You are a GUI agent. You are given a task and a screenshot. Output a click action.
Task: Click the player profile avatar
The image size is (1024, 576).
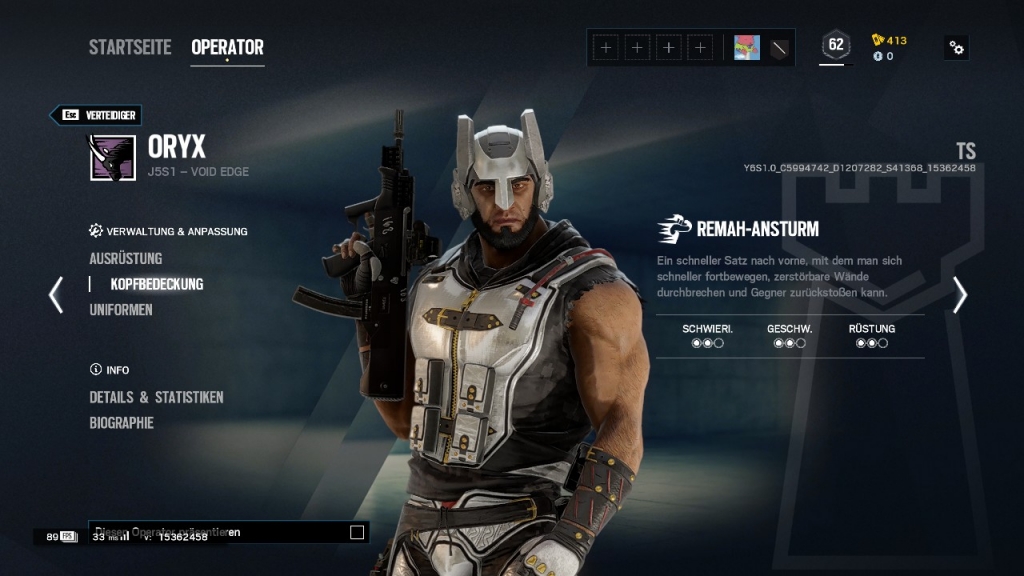click(747, 47)
